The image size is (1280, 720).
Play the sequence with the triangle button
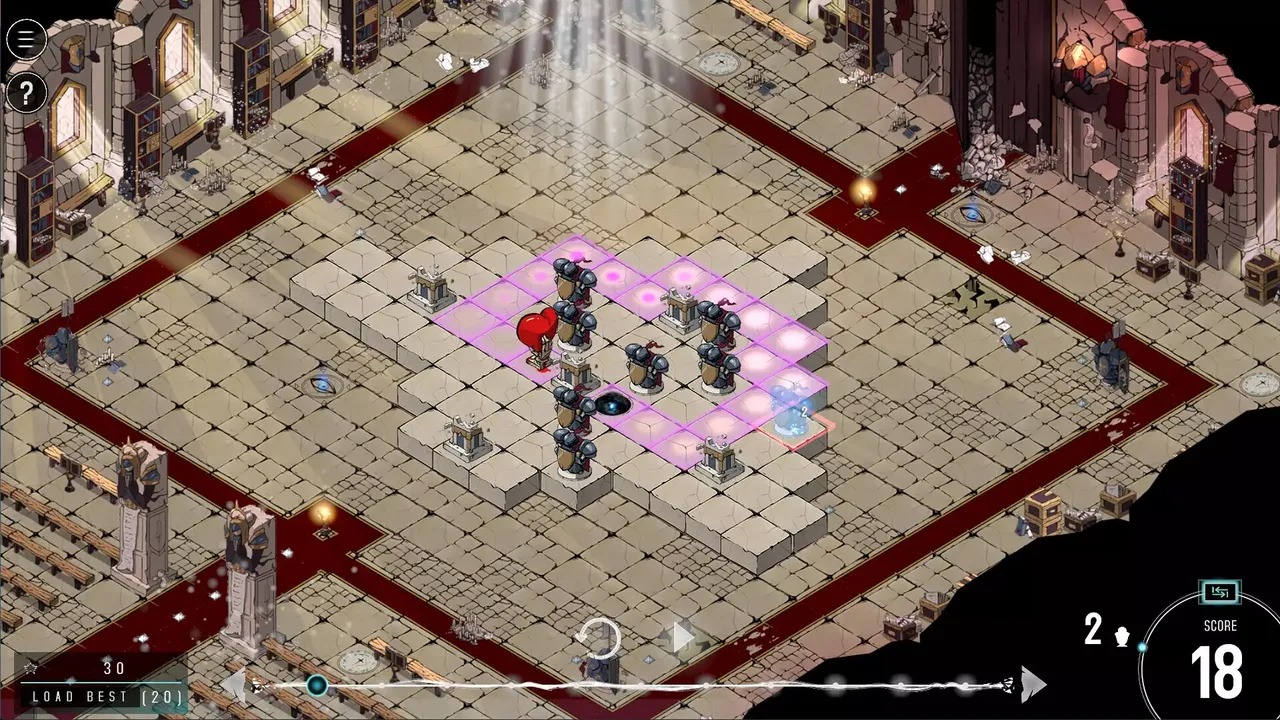coord(682,636)
